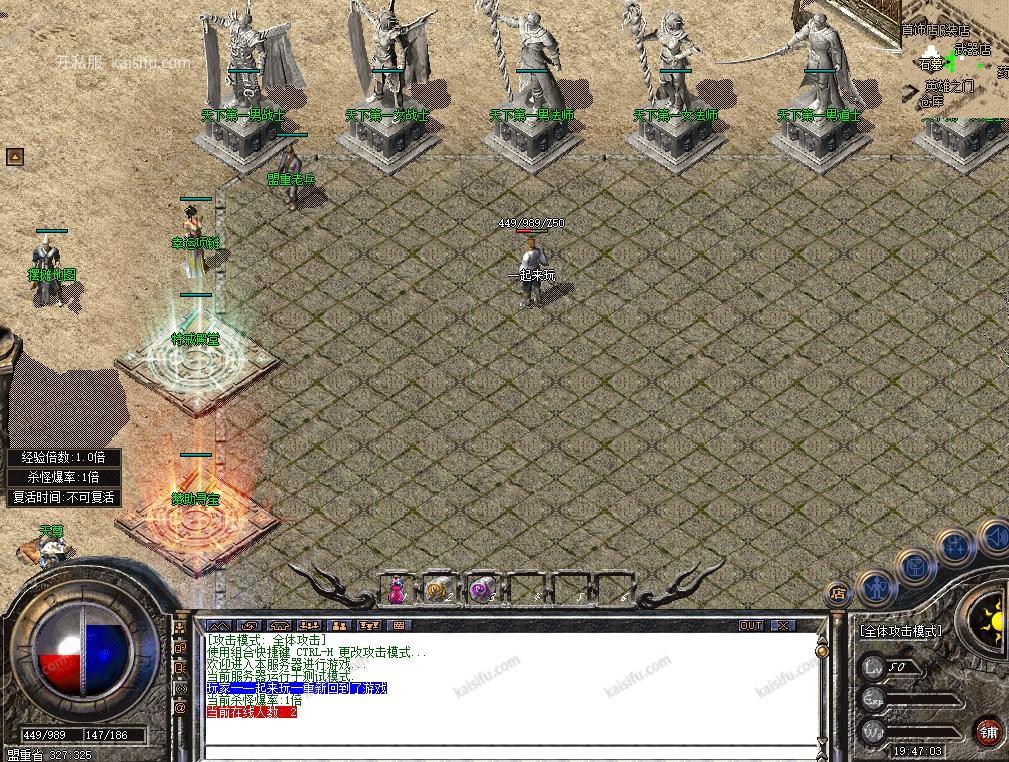This screenshot has height=762, width=1009.
Task: Click the OUT button above chat
Action: [x=751, y=626]
